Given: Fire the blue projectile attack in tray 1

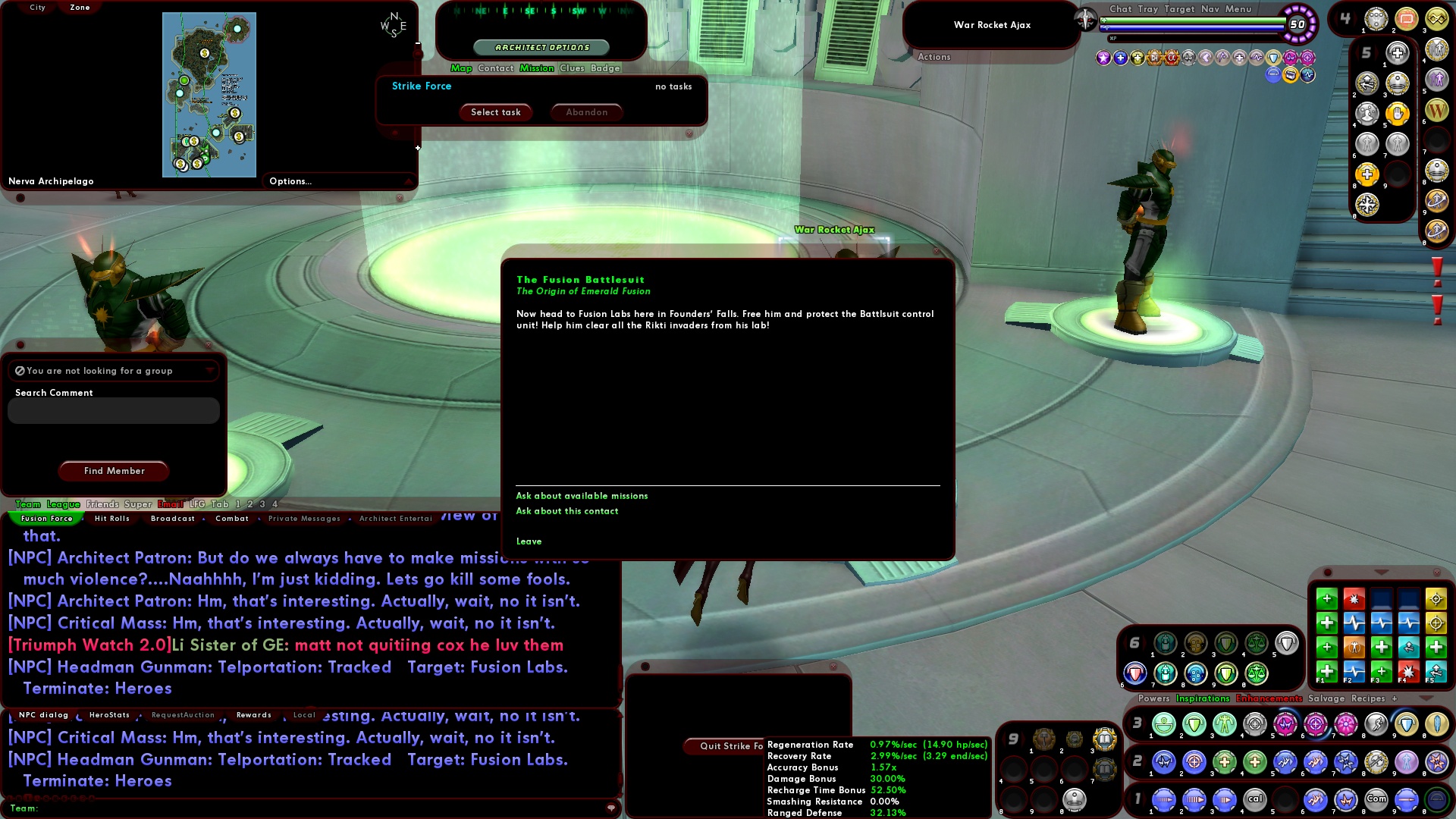Looking at the screenshot, I should (1163, 800).
